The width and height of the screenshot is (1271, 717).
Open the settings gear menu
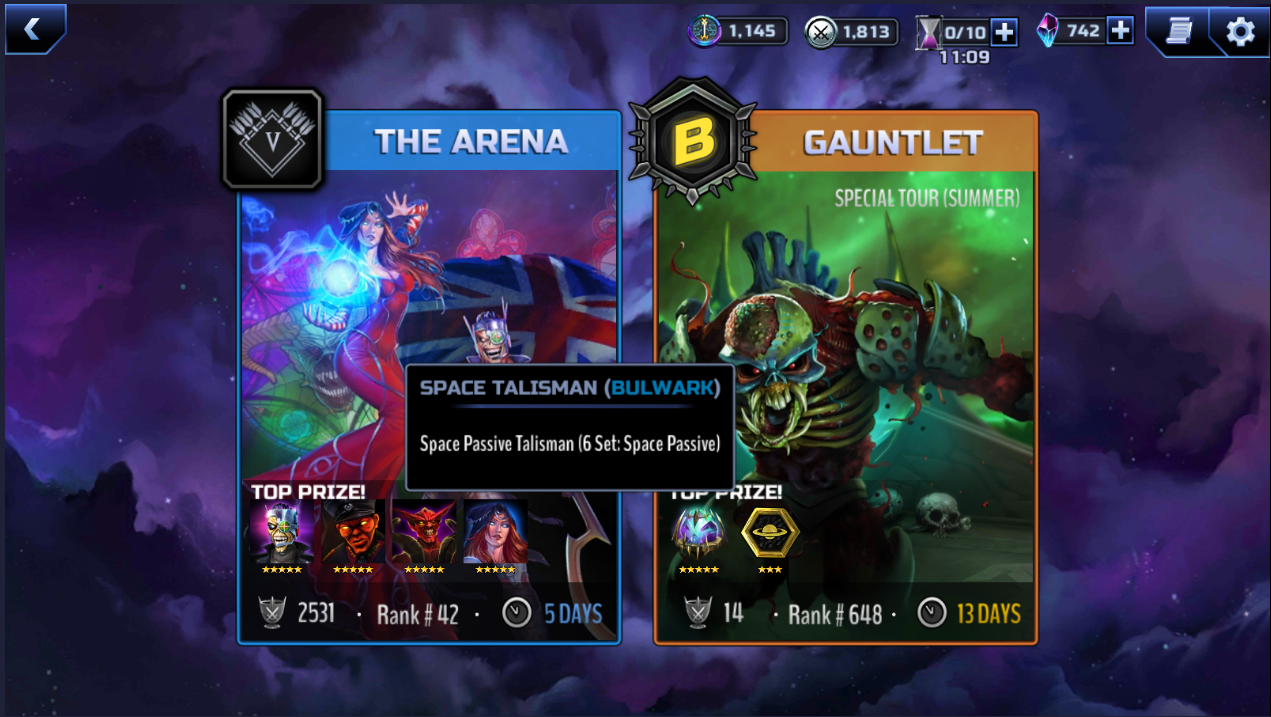click(1240, 31)
